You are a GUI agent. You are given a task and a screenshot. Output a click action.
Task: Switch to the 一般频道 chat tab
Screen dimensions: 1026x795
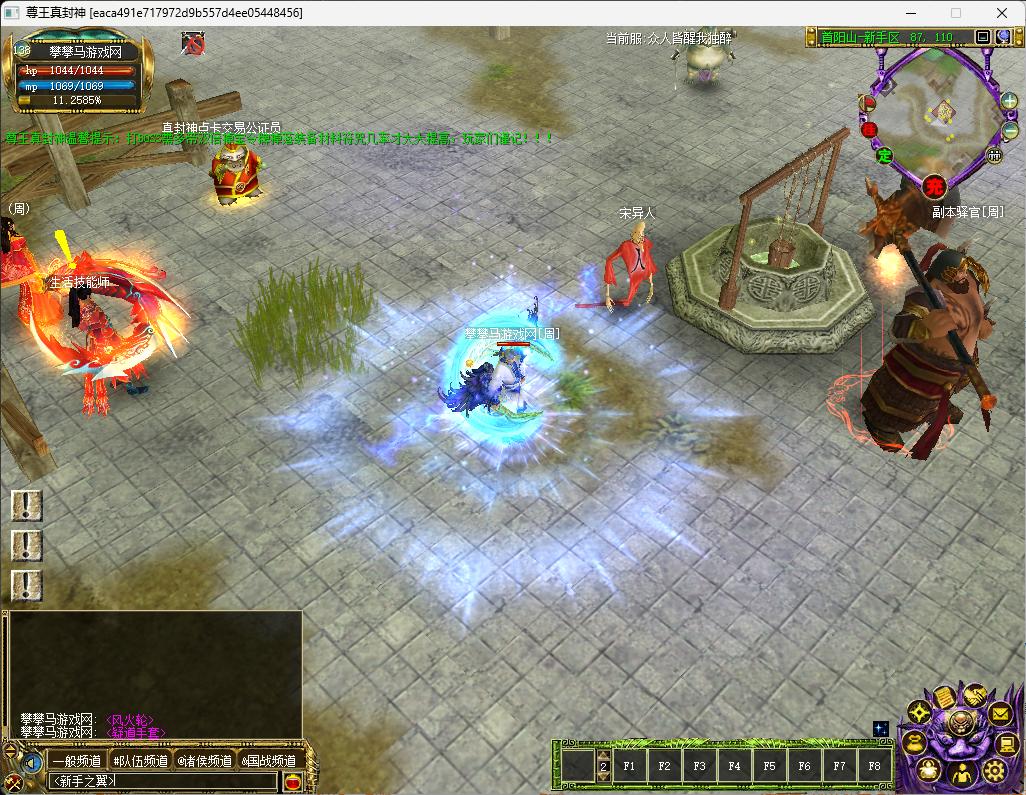point(76,761)
